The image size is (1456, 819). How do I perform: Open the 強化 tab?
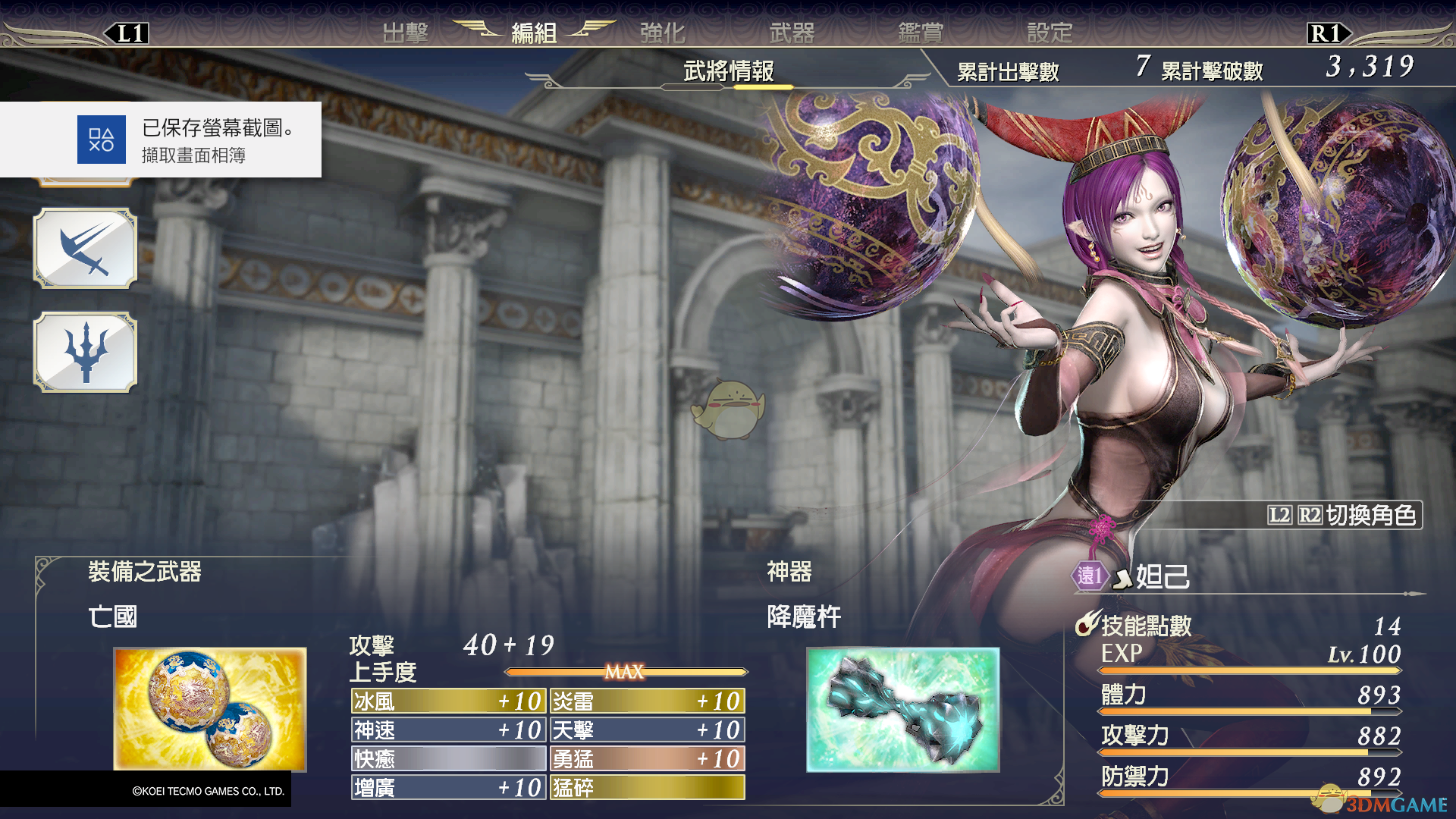click(662, 33)
